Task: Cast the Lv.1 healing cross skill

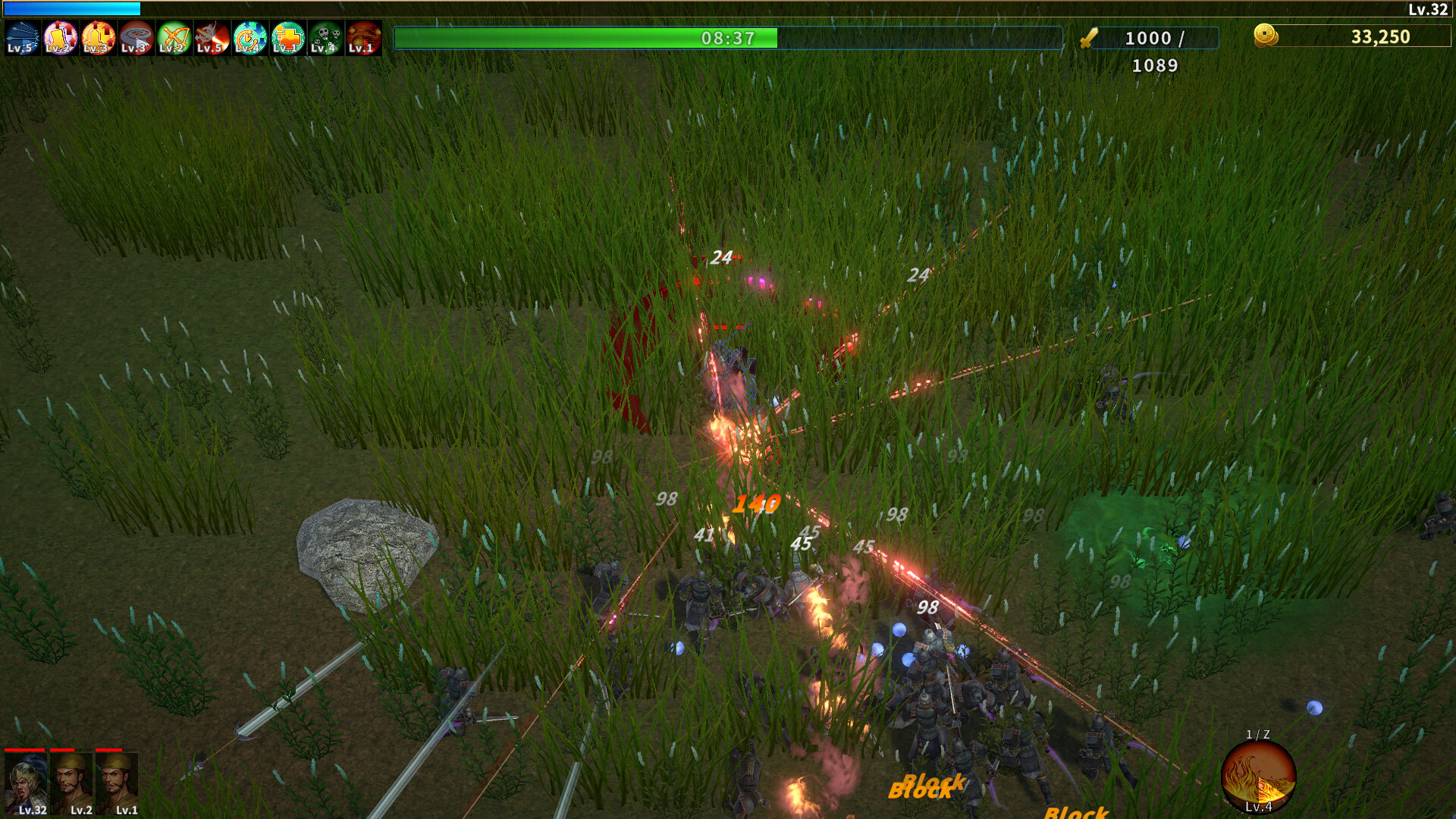Action: (x=286, y=36)
